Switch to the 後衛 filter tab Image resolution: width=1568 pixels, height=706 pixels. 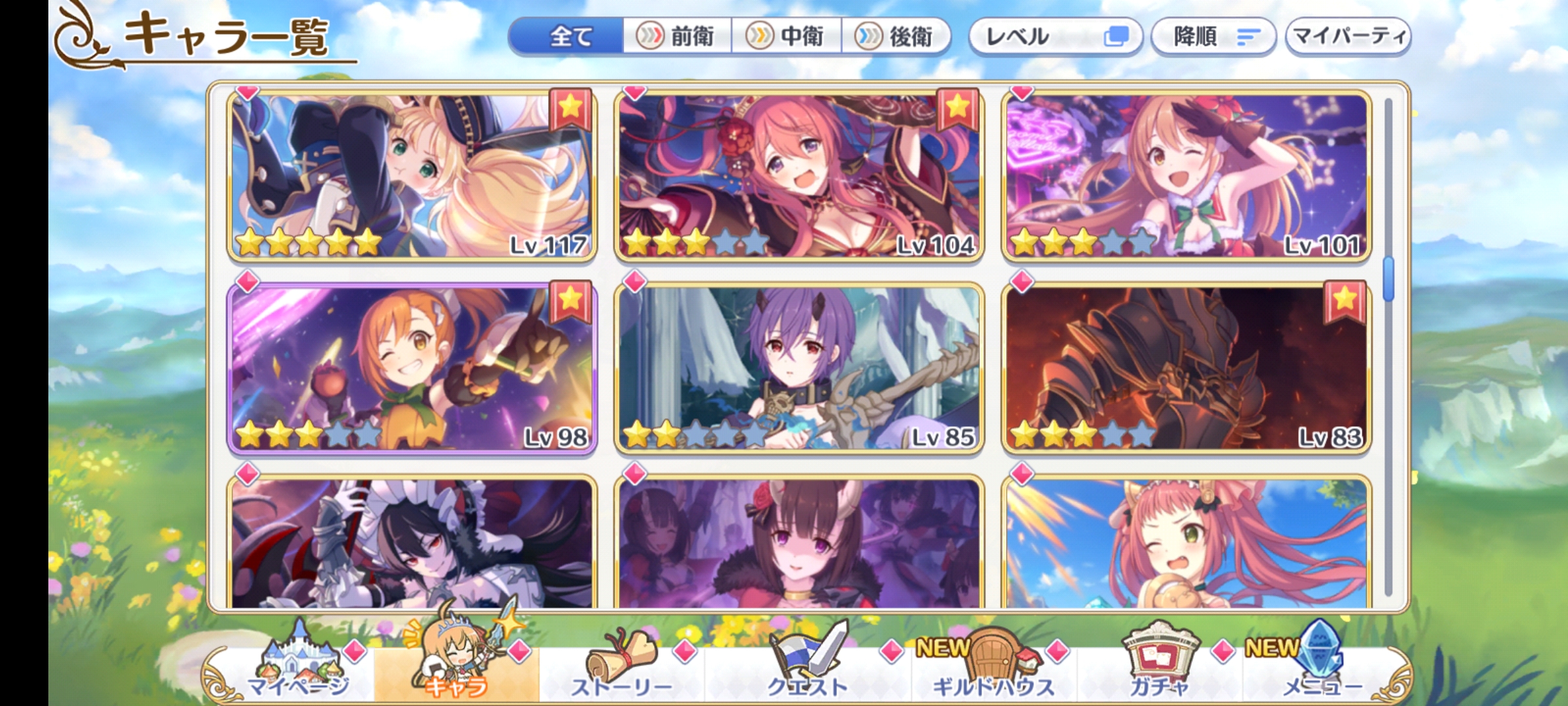896,37
